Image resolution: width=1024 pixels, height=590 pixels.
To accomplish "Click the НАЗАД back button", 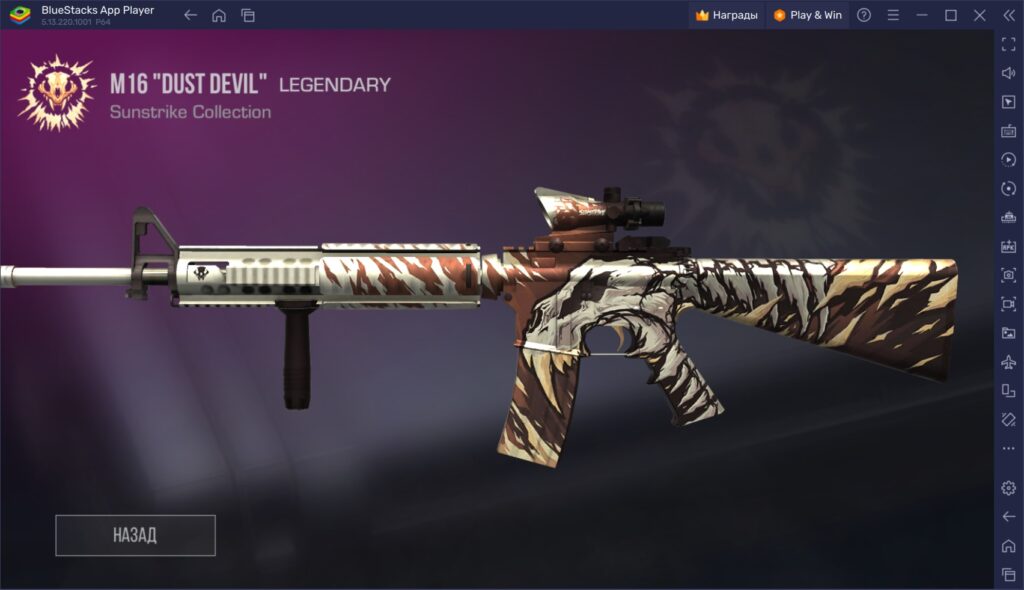I will [x=135, y=535].
